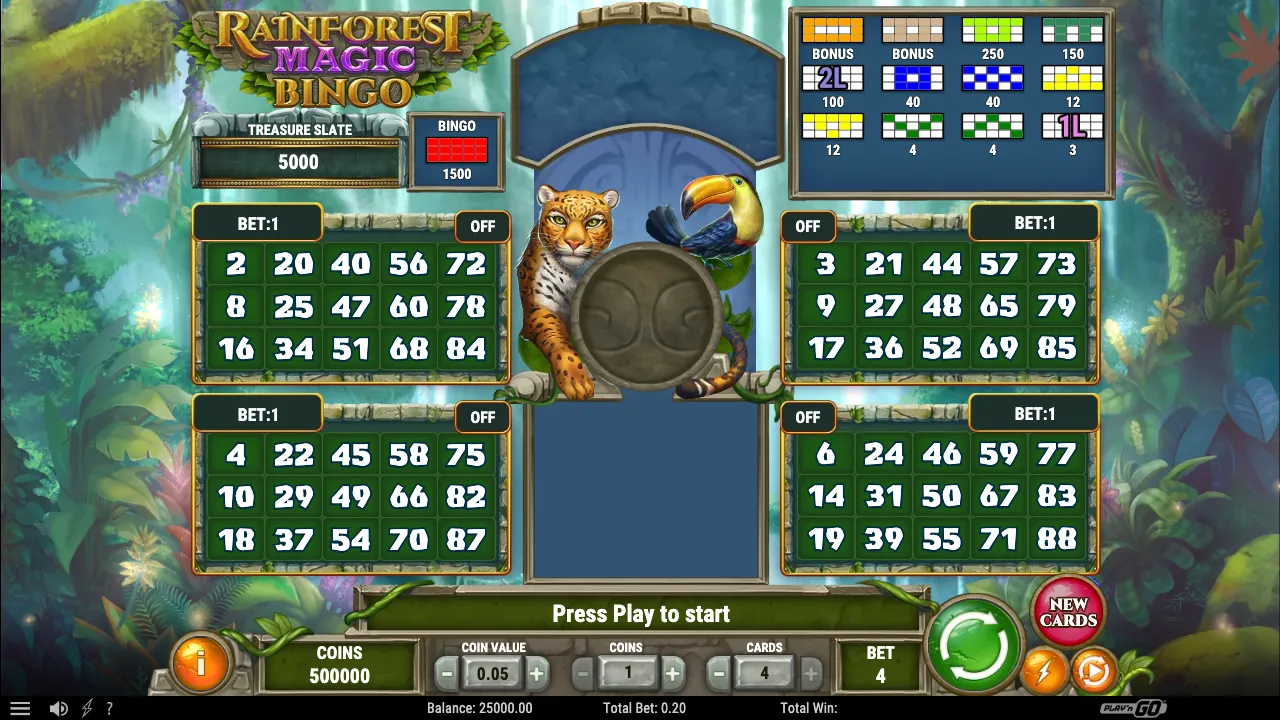Increase the coin value with plus stepper

click(x=537, y=673)
